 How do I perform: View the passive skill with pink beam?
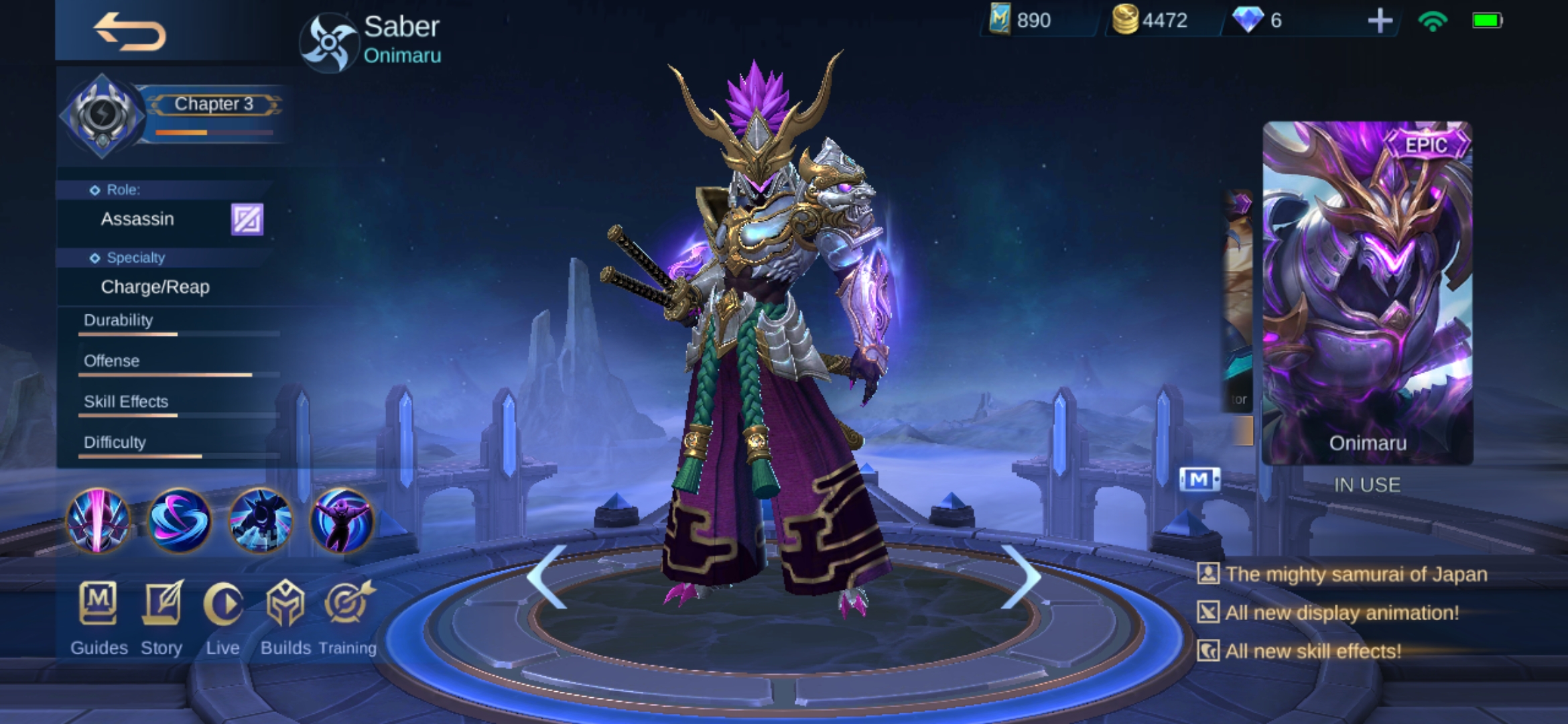point(98,521)
